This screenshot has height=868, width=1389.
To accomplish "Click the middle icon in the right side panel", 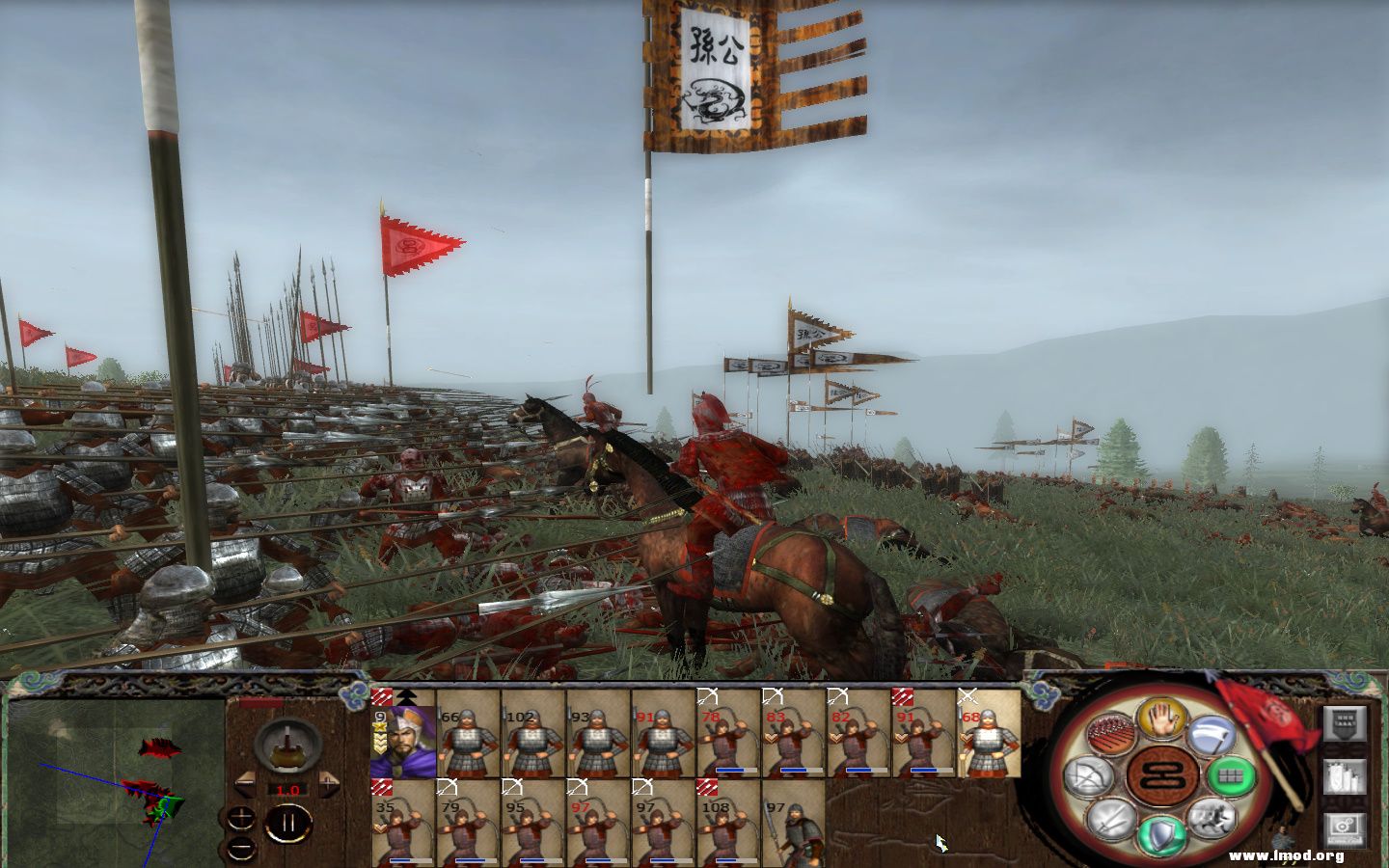I will click(x=1346, y=776).
